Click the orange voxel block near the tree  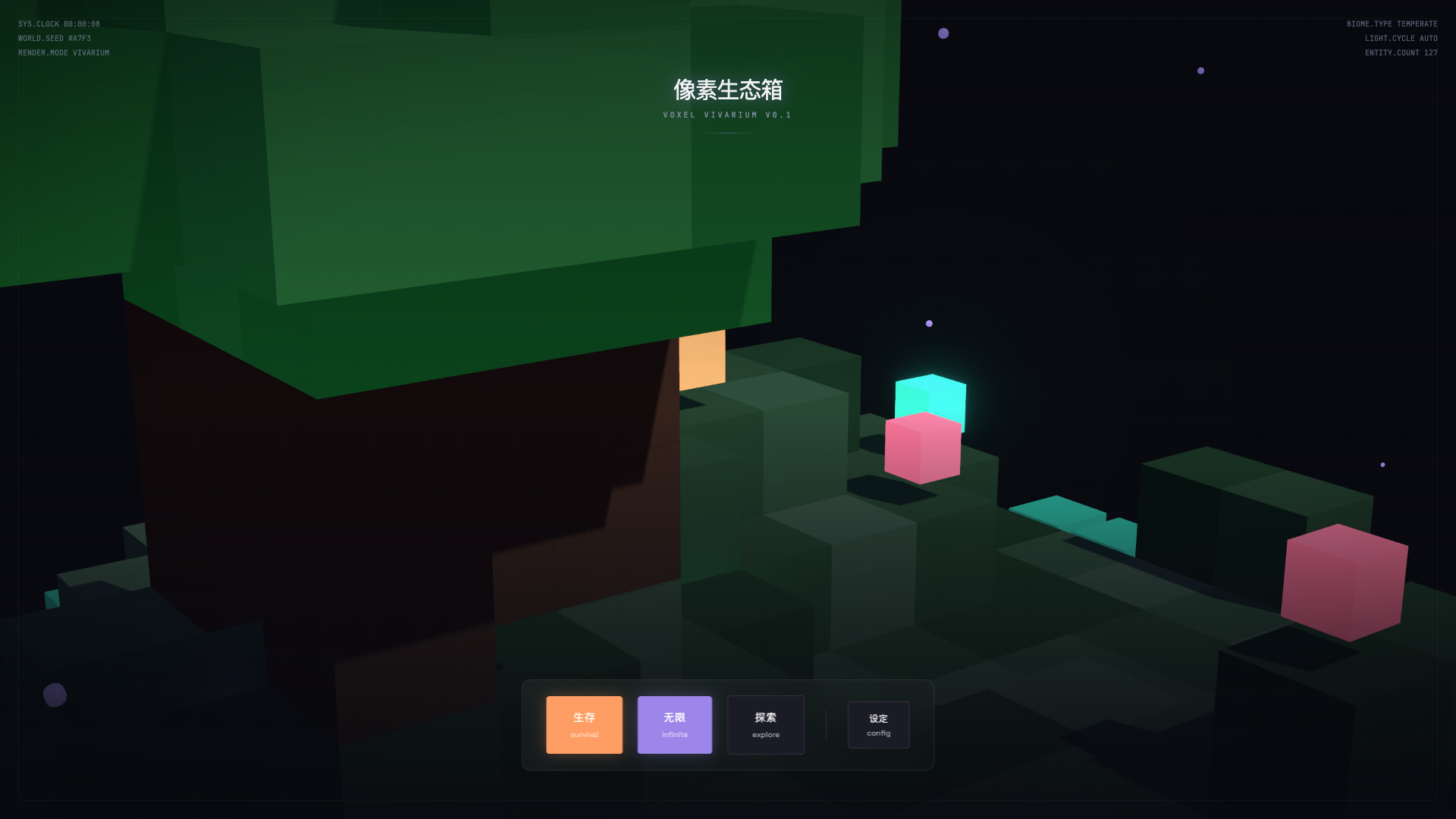point(701,360)
